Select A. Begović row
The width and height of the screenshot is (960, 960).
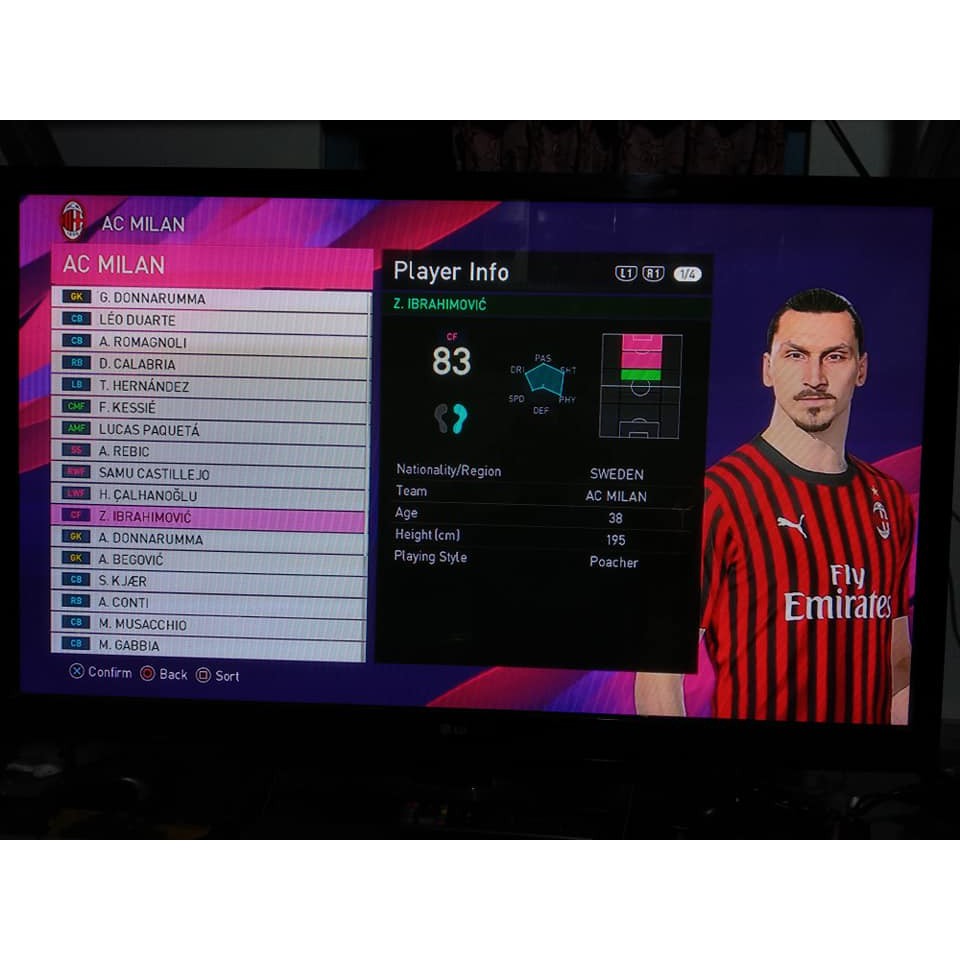tap(211, 560)
